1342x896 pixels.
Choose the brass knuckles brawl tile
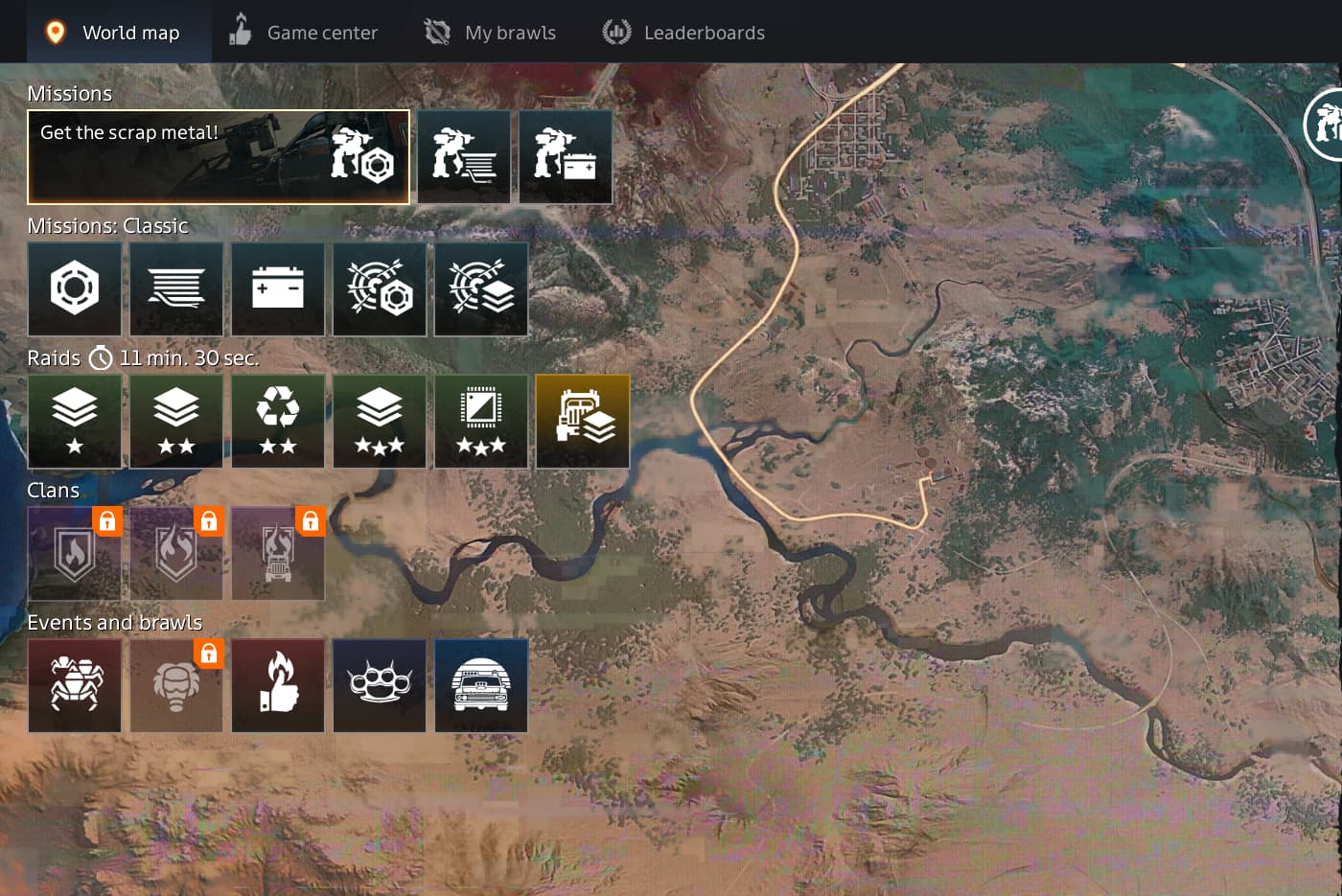[380, 685]
